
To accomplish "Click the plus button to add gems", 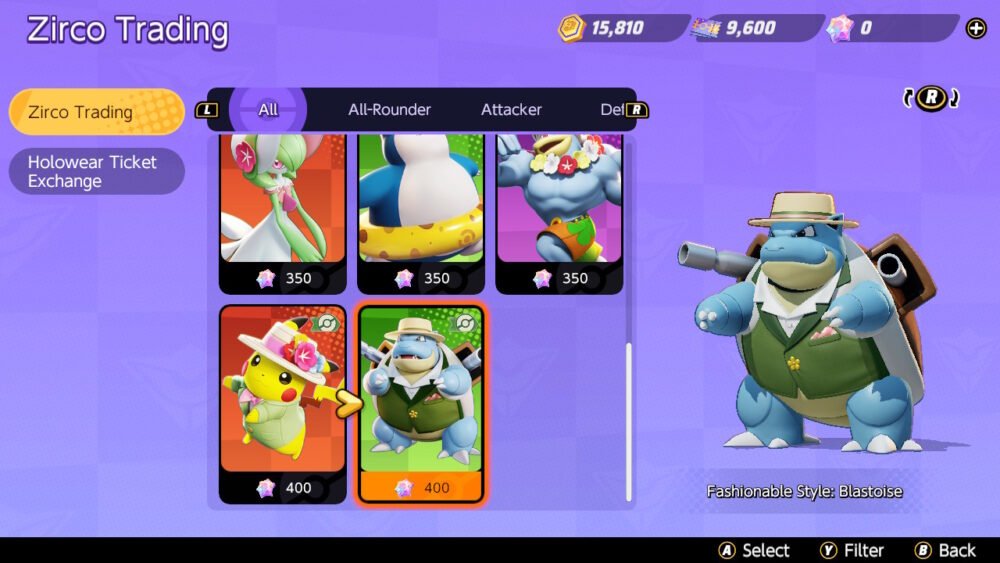I will coord(976,28).
